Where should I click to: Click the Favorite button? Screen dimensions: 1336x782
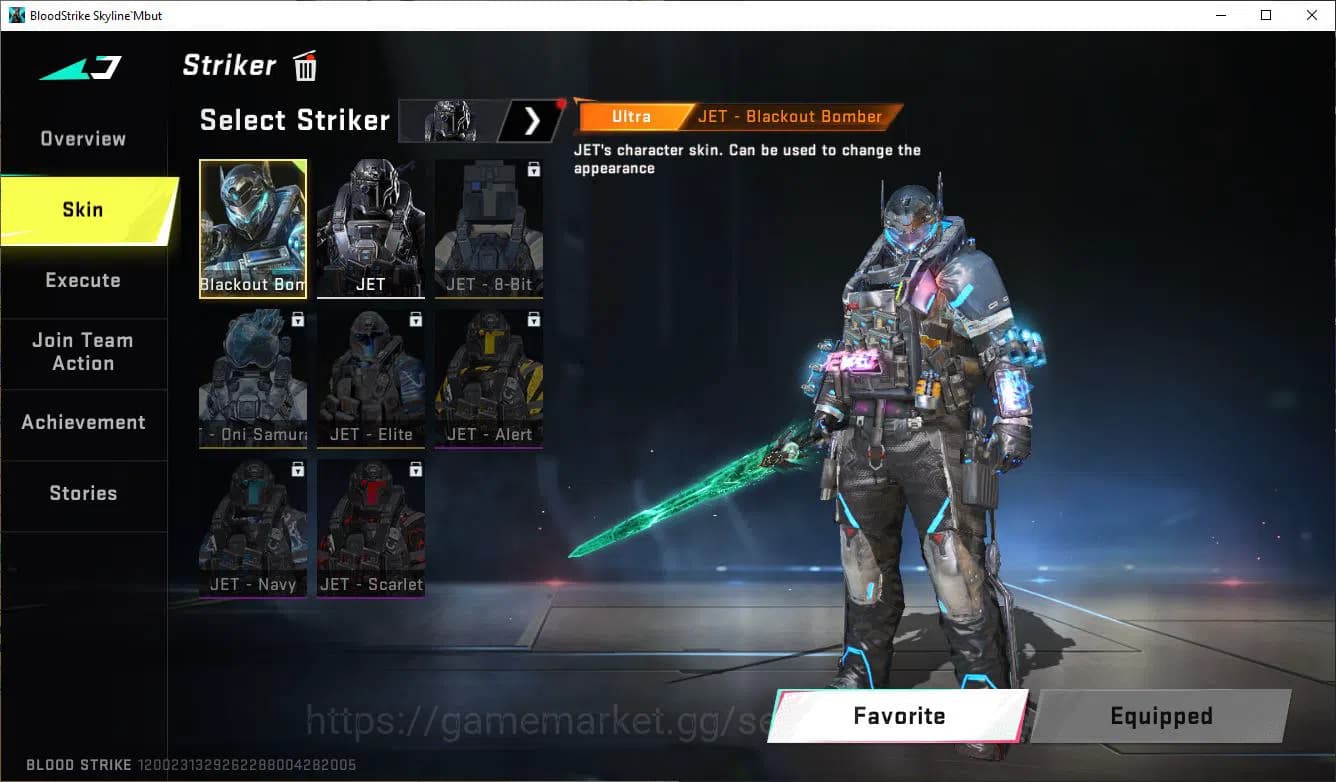pos(902,716)
